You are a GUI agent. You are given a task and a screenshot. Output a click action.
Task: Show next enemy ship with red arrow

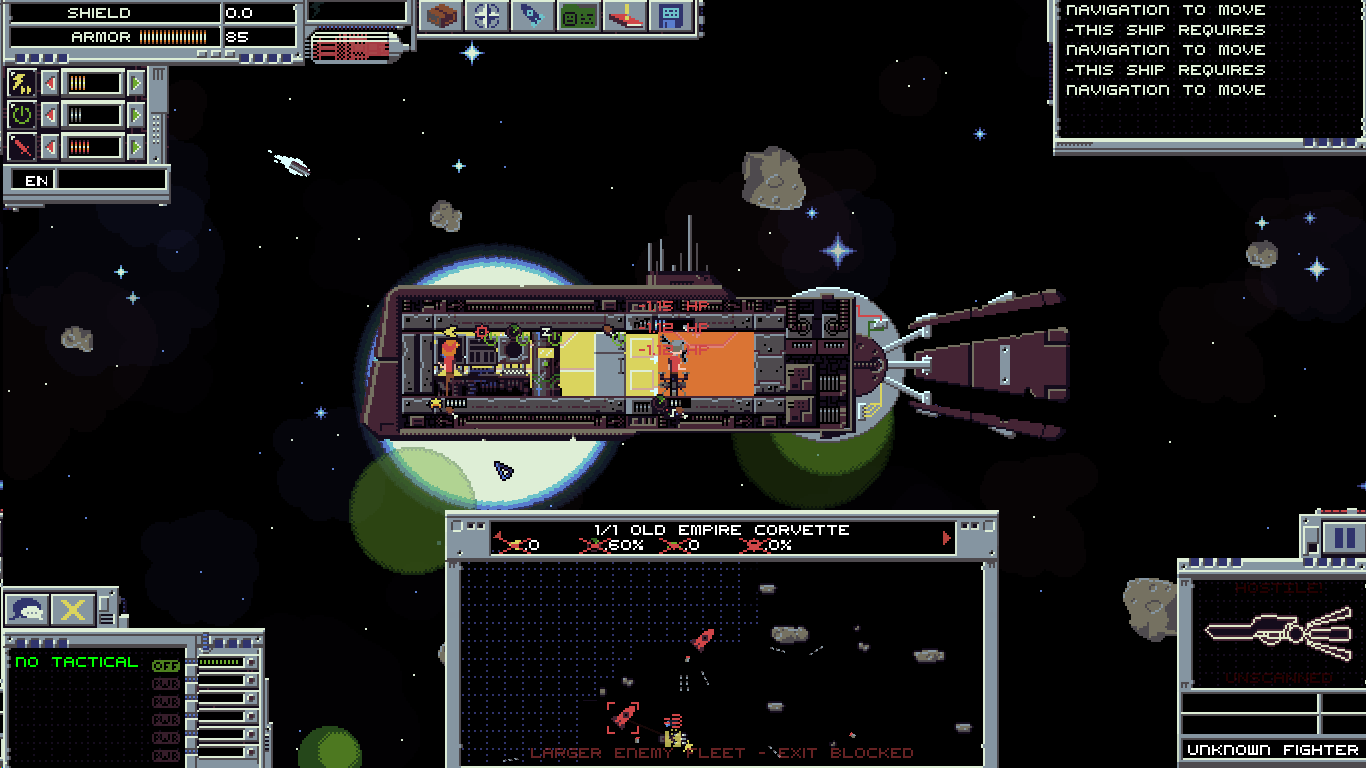[x=947, y=539]
